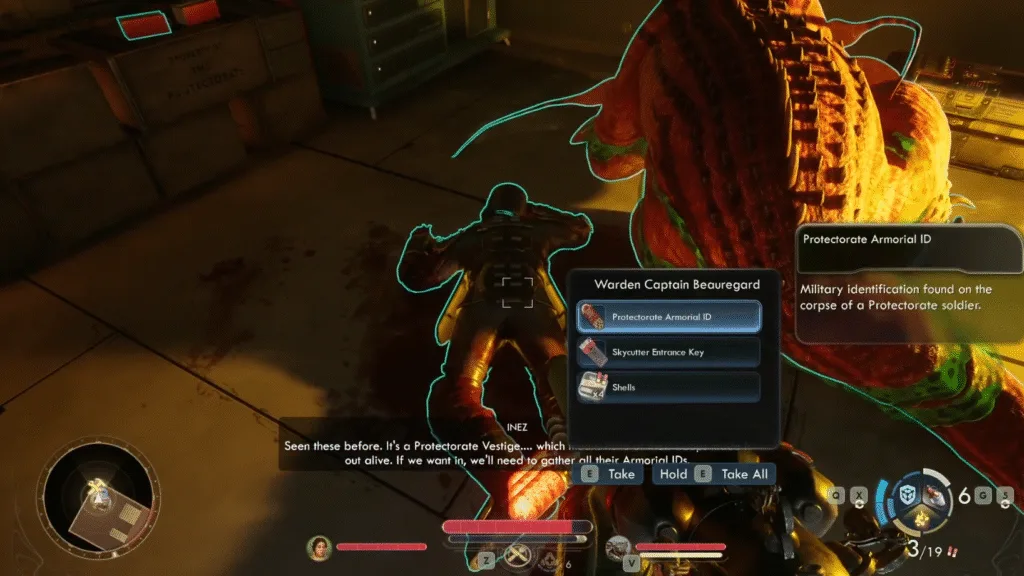This screenshot has width=1024, height=576.
Task: Pick the Shells item from the corpse
Action: coord(668,387)
